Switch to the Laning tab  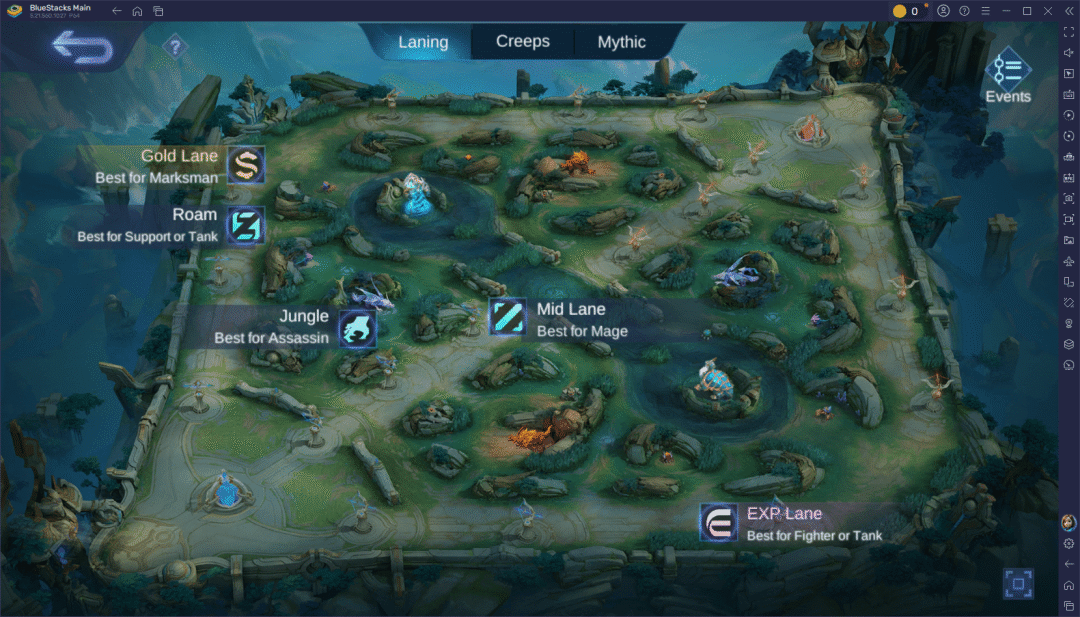[x=422, y=42]
